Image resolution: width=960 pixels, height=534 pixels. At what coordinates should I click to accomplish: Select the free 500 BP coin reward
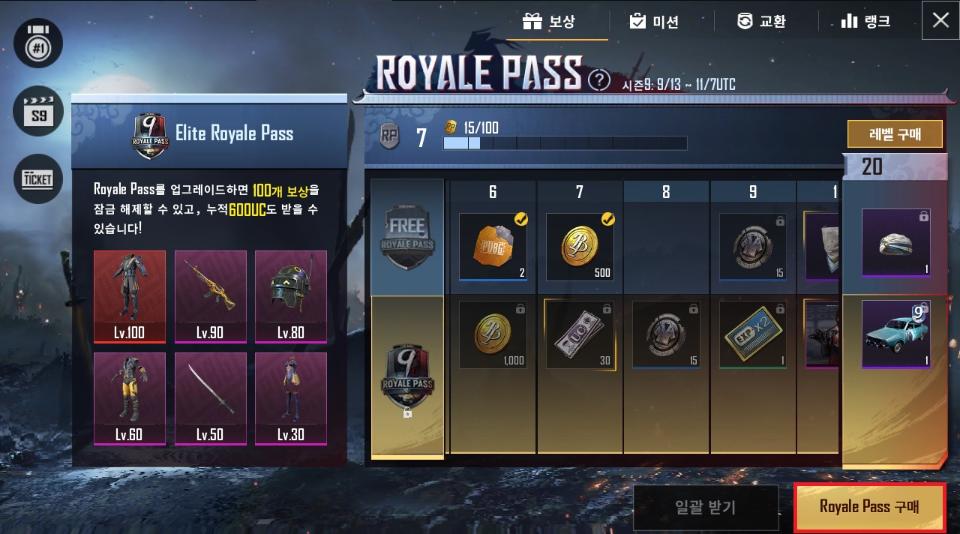point(580,245)
